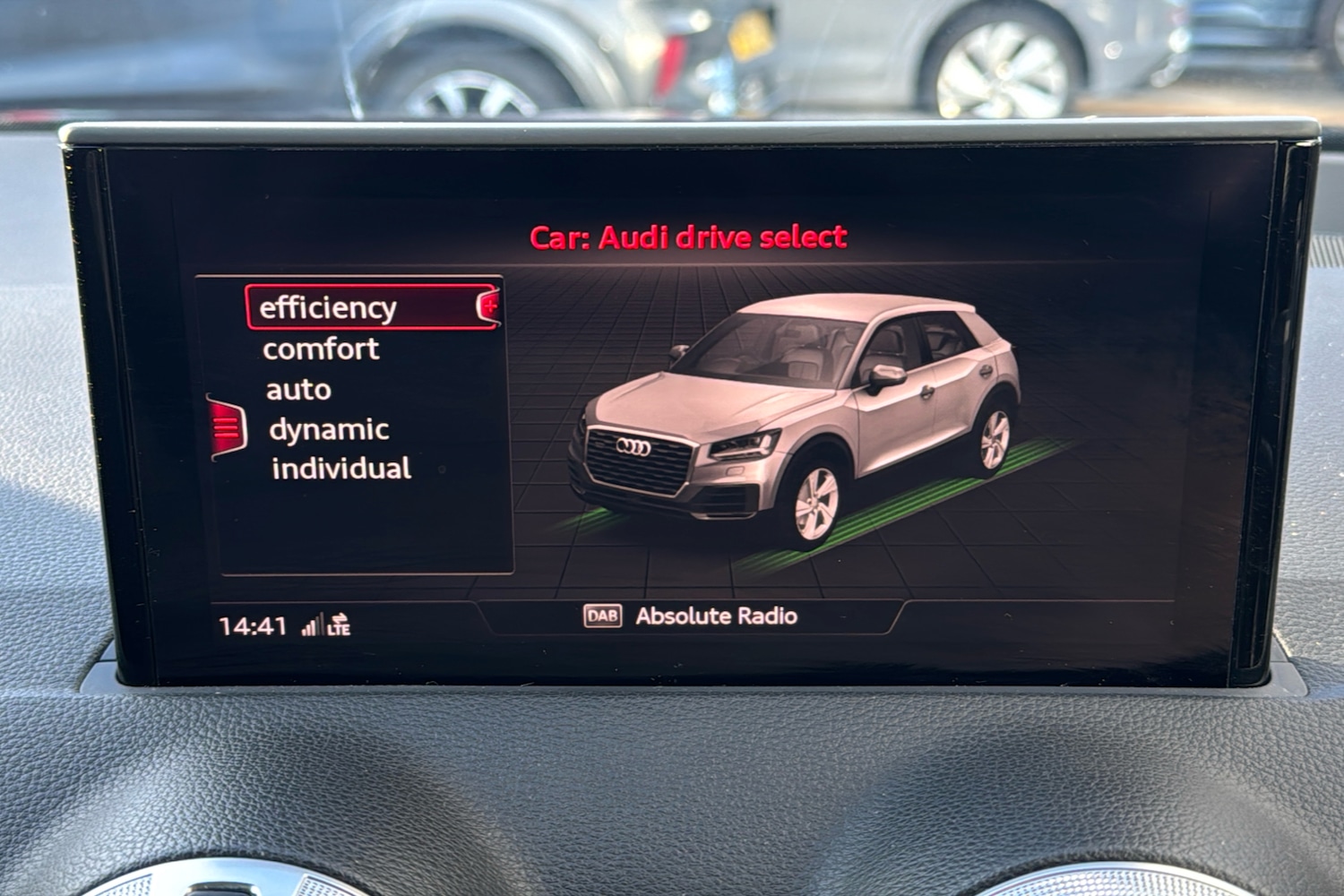Click the DAB radio icon in status bar
1344x896 pixels.
coord(604,616)
